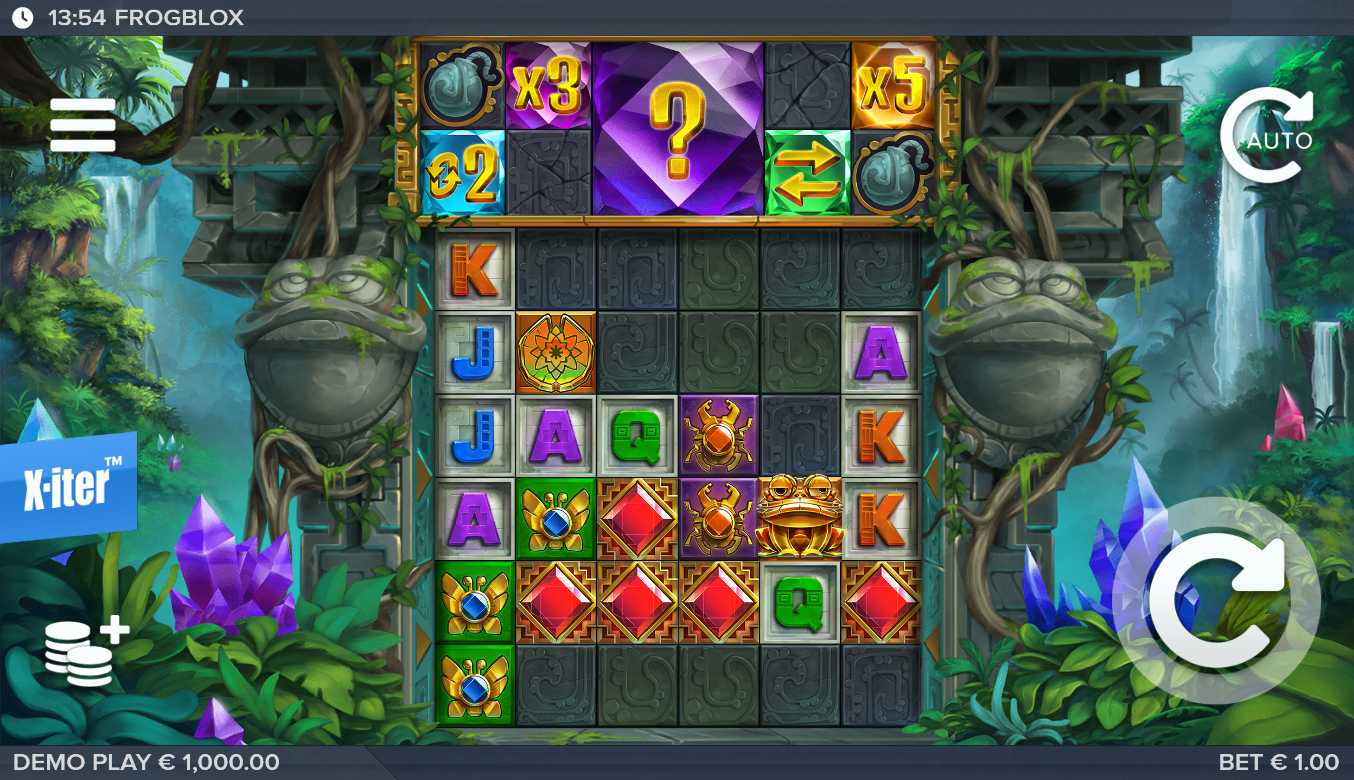Open the coin stack bet settings
Image resolution: width=1354 pixels, height=780 pixels.
[85, 651]
